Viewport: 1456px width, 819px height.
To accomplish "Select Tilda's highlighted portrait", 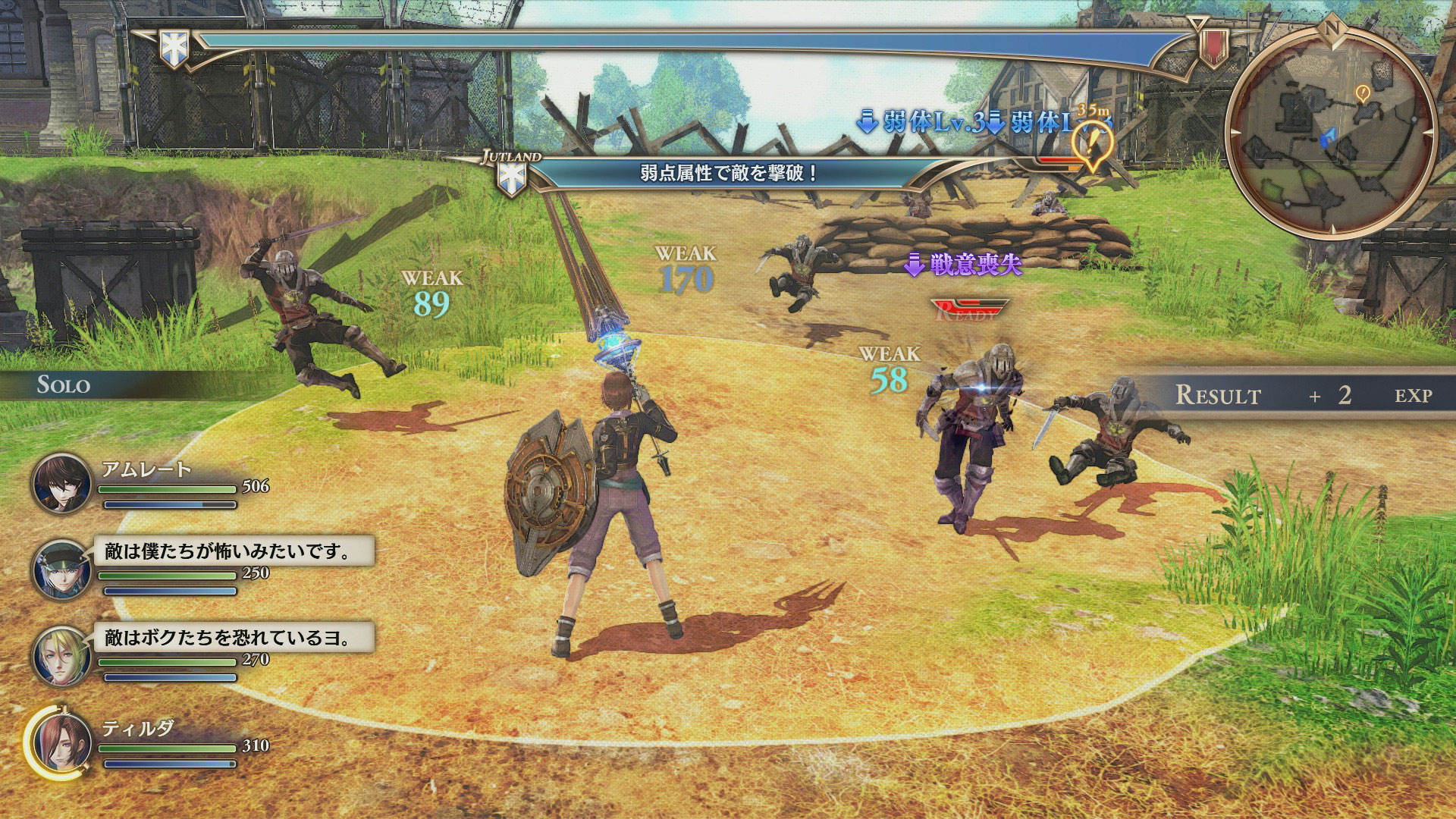I will pos(61,742).
